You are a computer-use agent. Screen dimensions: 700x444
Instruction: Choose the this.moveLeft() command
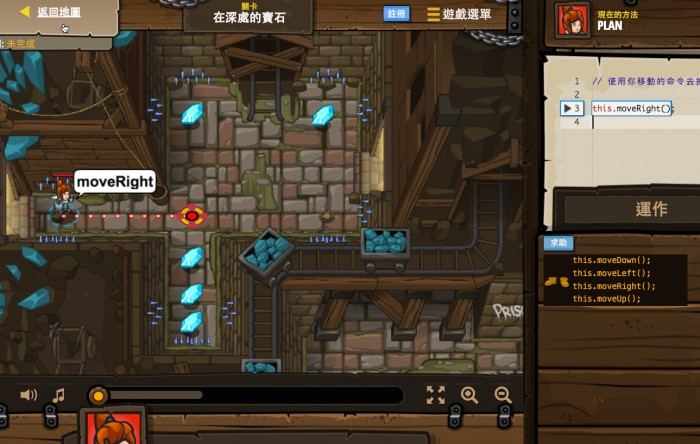pyautogui.click(x=611, y=273)
